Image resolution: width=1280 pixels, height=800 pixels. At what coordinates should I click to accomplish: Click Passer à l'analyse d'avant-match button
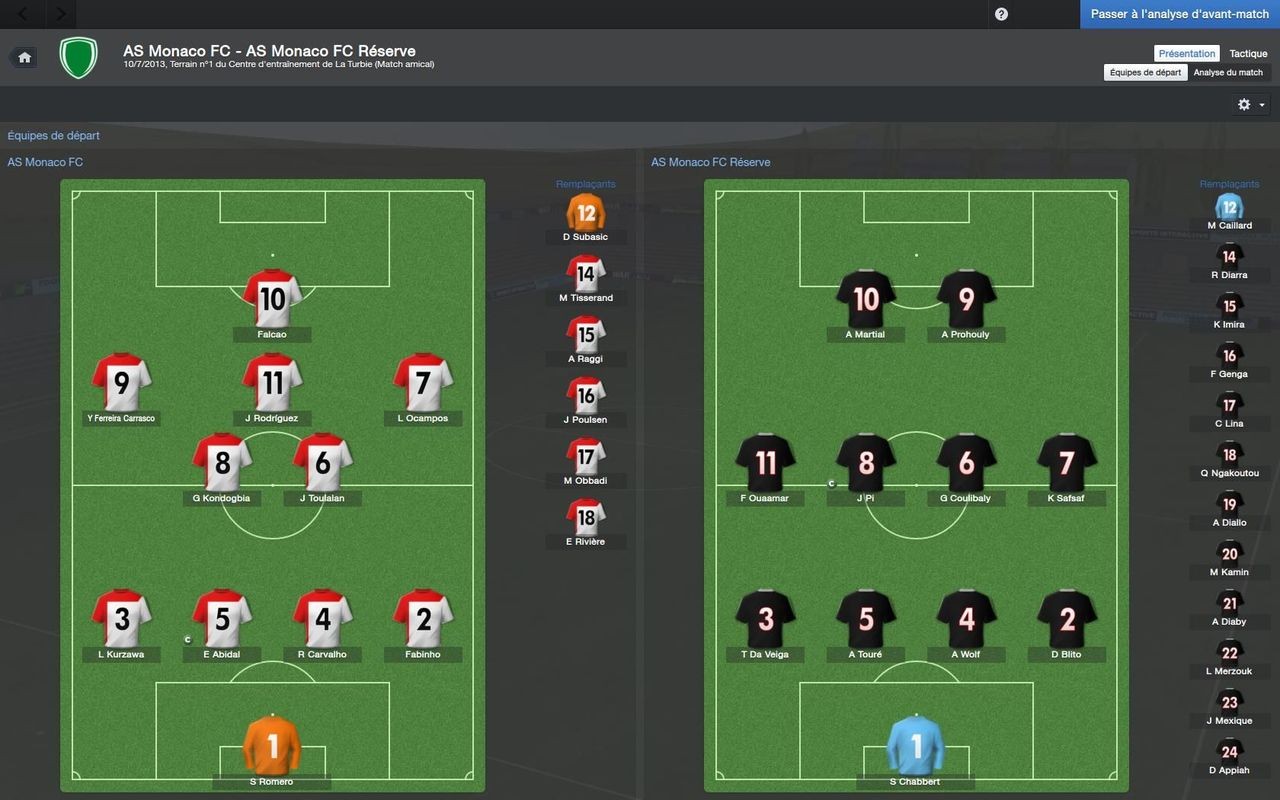tap(1179, 14)
